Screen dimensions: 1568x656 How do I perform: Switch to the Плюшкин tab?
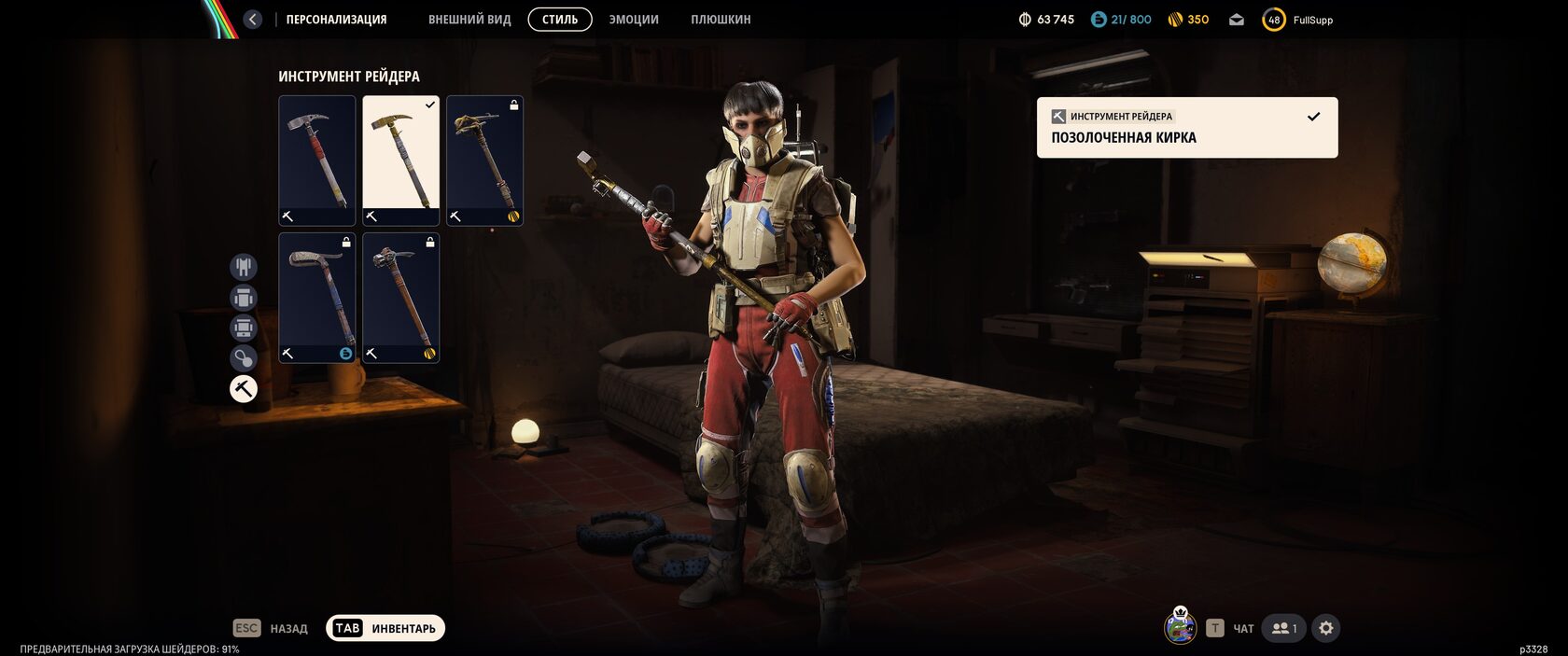[x=721, y=20]
